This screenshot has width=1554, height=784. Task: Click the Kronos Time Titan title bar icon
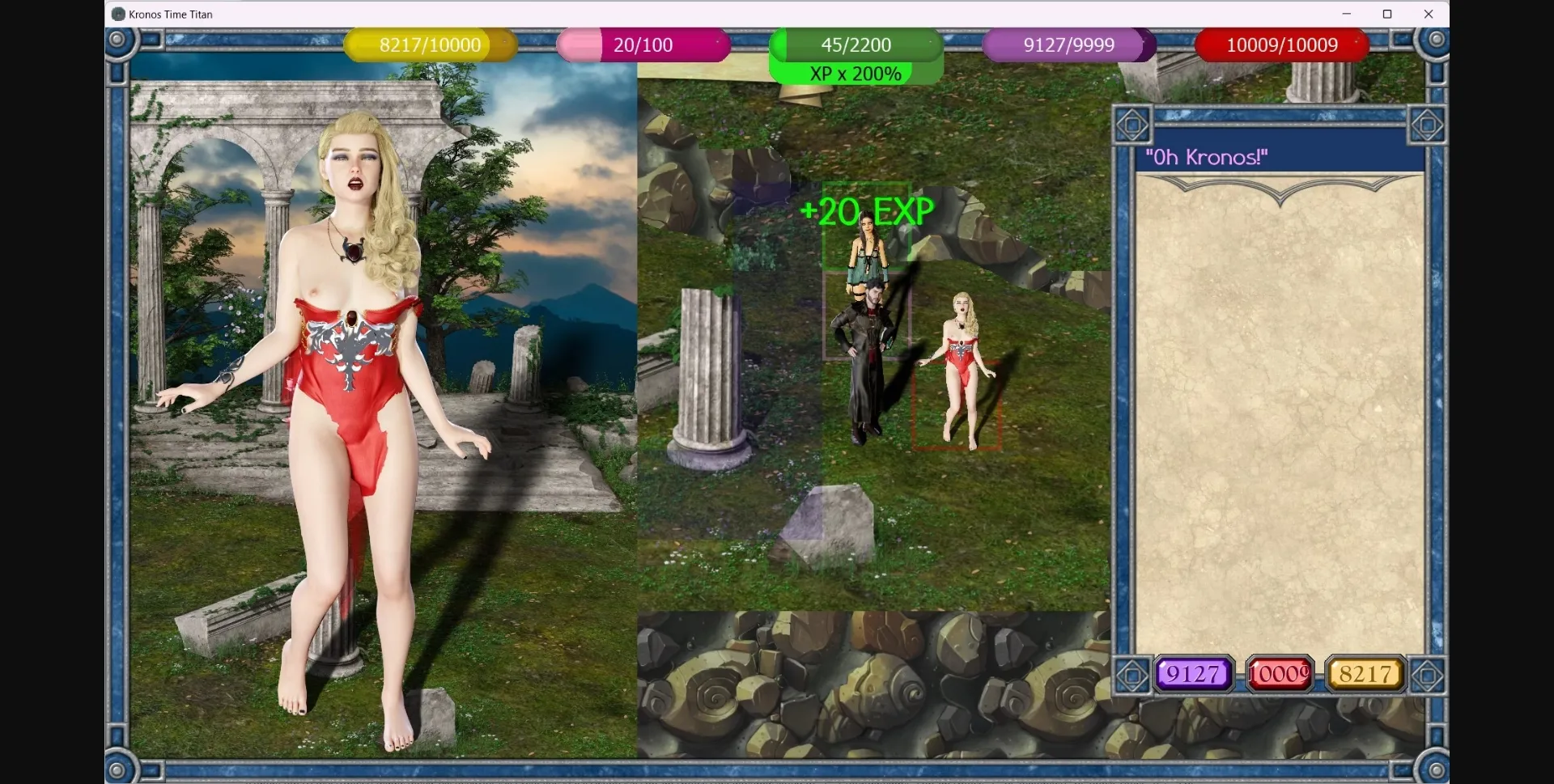click(x=118, y=14)
